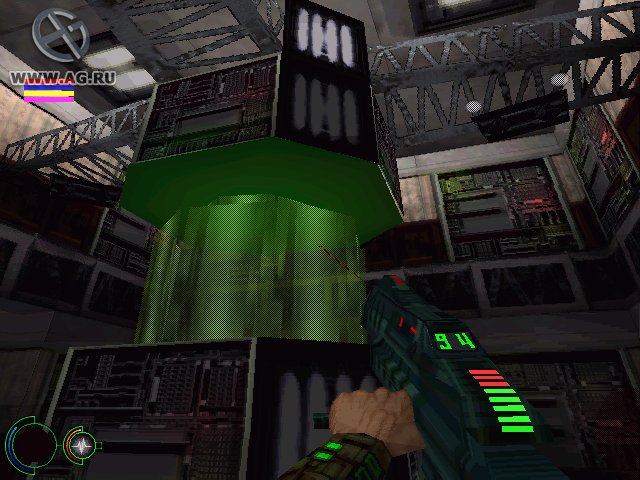Image resolution: width=640 pixels, height=480 pixels.
Task: Click the Force power star icon
Action: [79, 442]
